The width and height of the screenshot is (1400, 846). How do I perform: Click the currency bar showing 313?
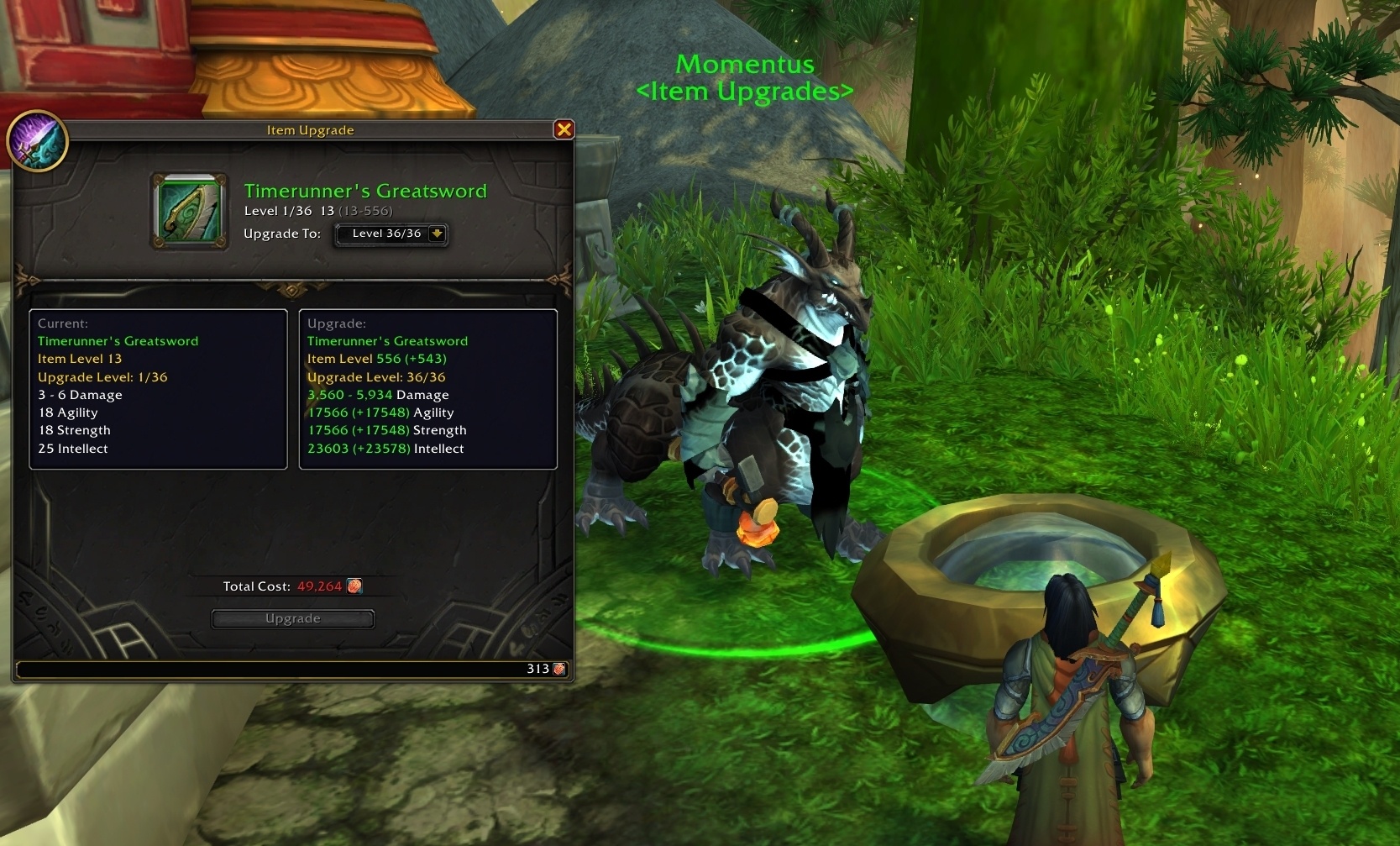294,668
